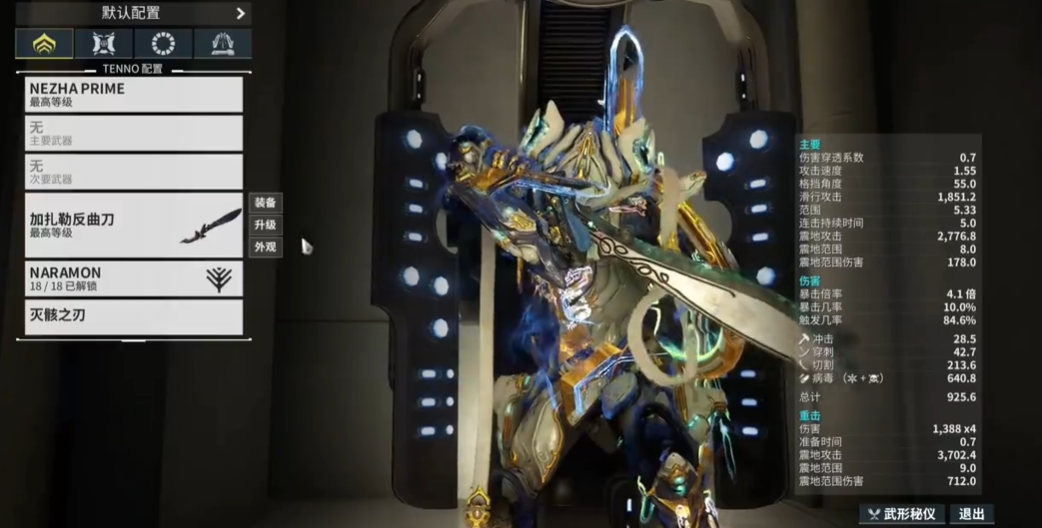Switch to the winged vehicle tab
The height and width of the screenshot is (528, 1042).
pos(222,43)
